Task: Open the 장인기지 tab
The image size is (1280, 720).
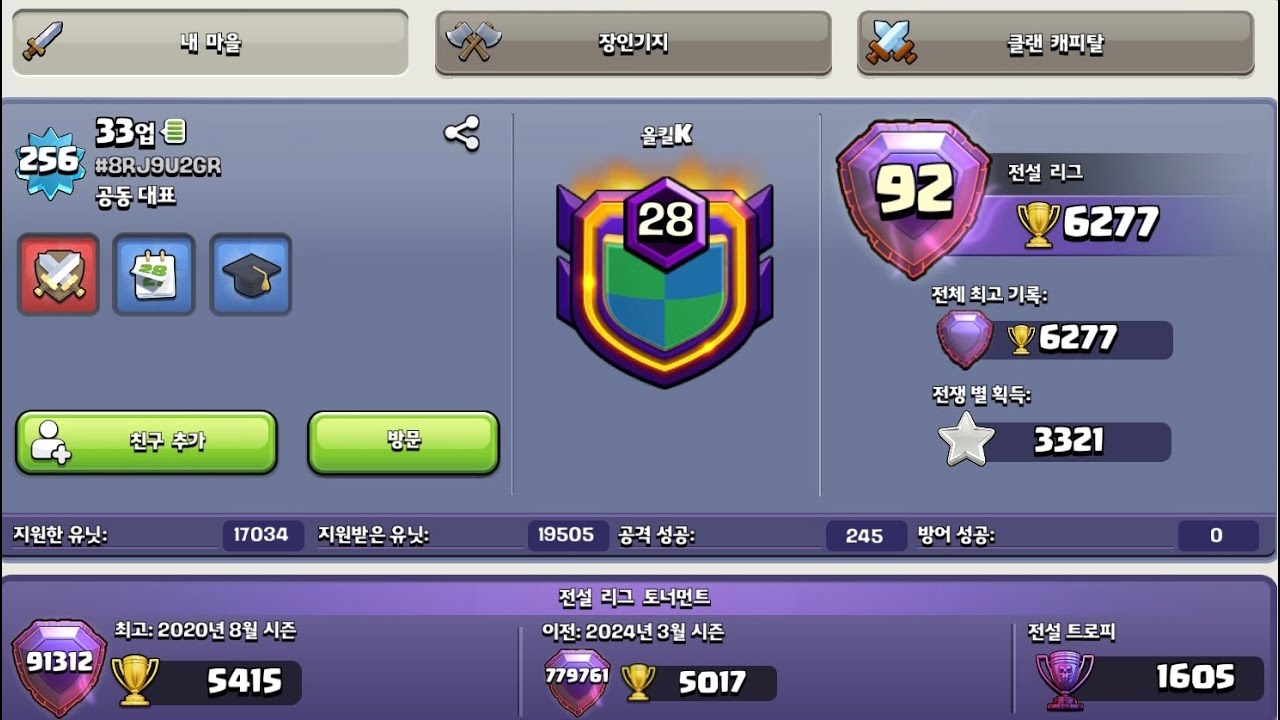Action: coord(633,43)
